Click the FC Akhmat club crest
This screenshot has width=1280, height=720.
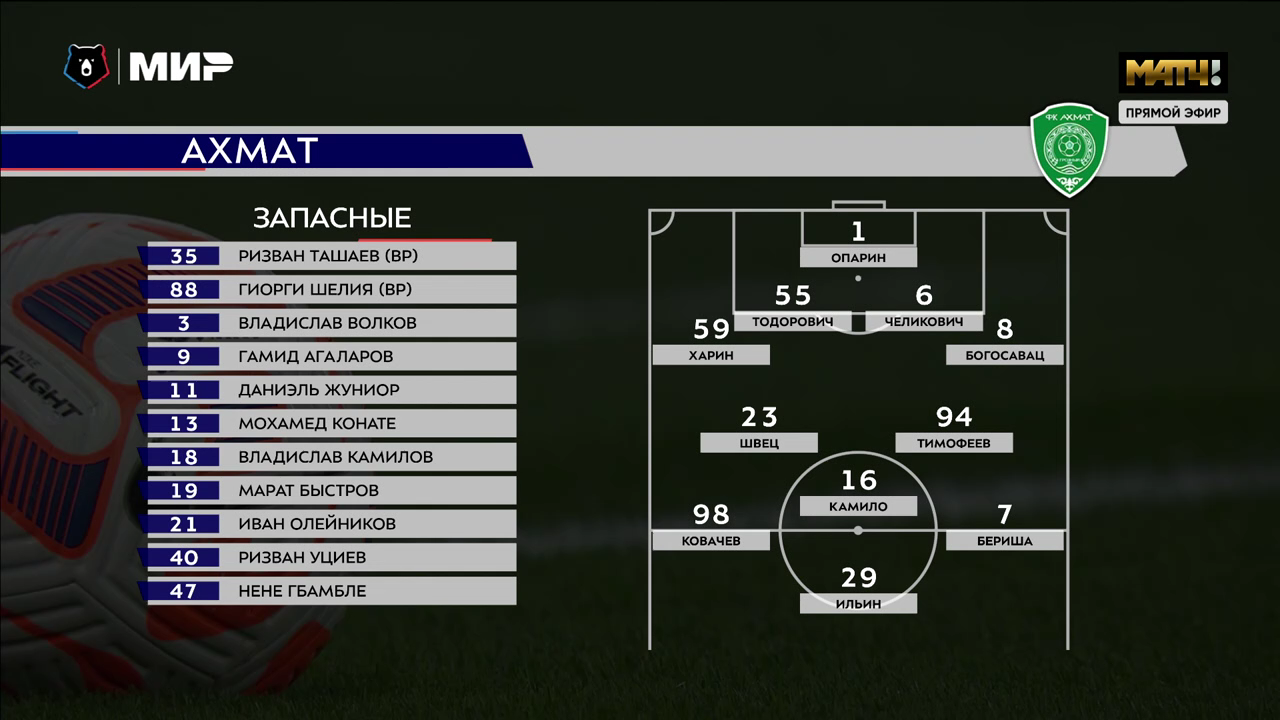(1069, 151)
